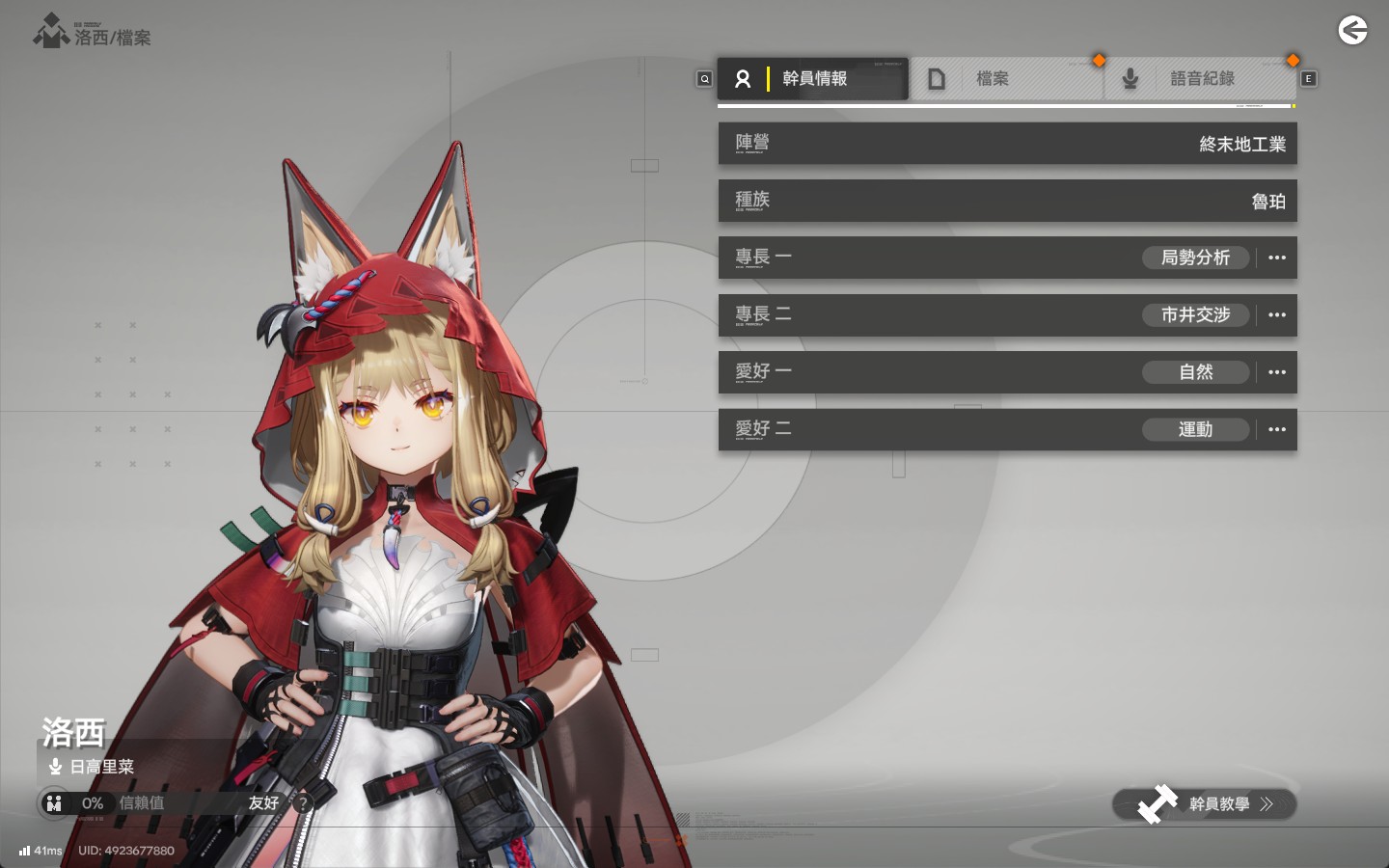Viewport: 1389px width, 868px height.
Task: Select the 局勢分析 specialty tag
Action: click(x=1195, y=258)
